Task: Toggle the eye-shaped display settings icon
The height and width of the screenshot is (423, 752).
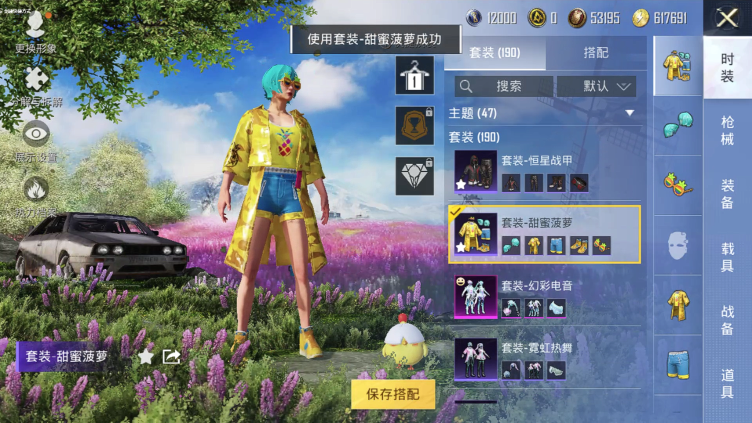Action: point(36,136)
